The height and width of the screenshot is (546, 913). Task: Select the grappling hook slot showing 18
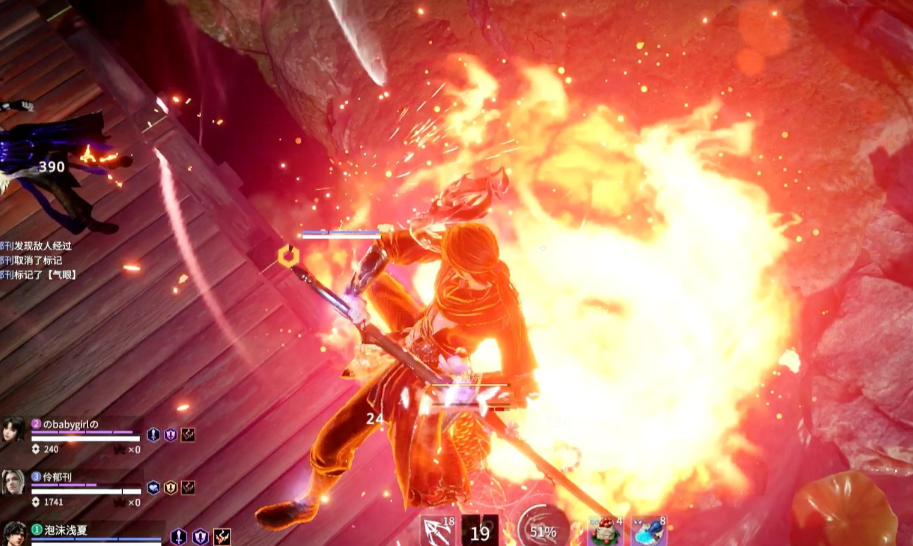(x=437, y=531)
